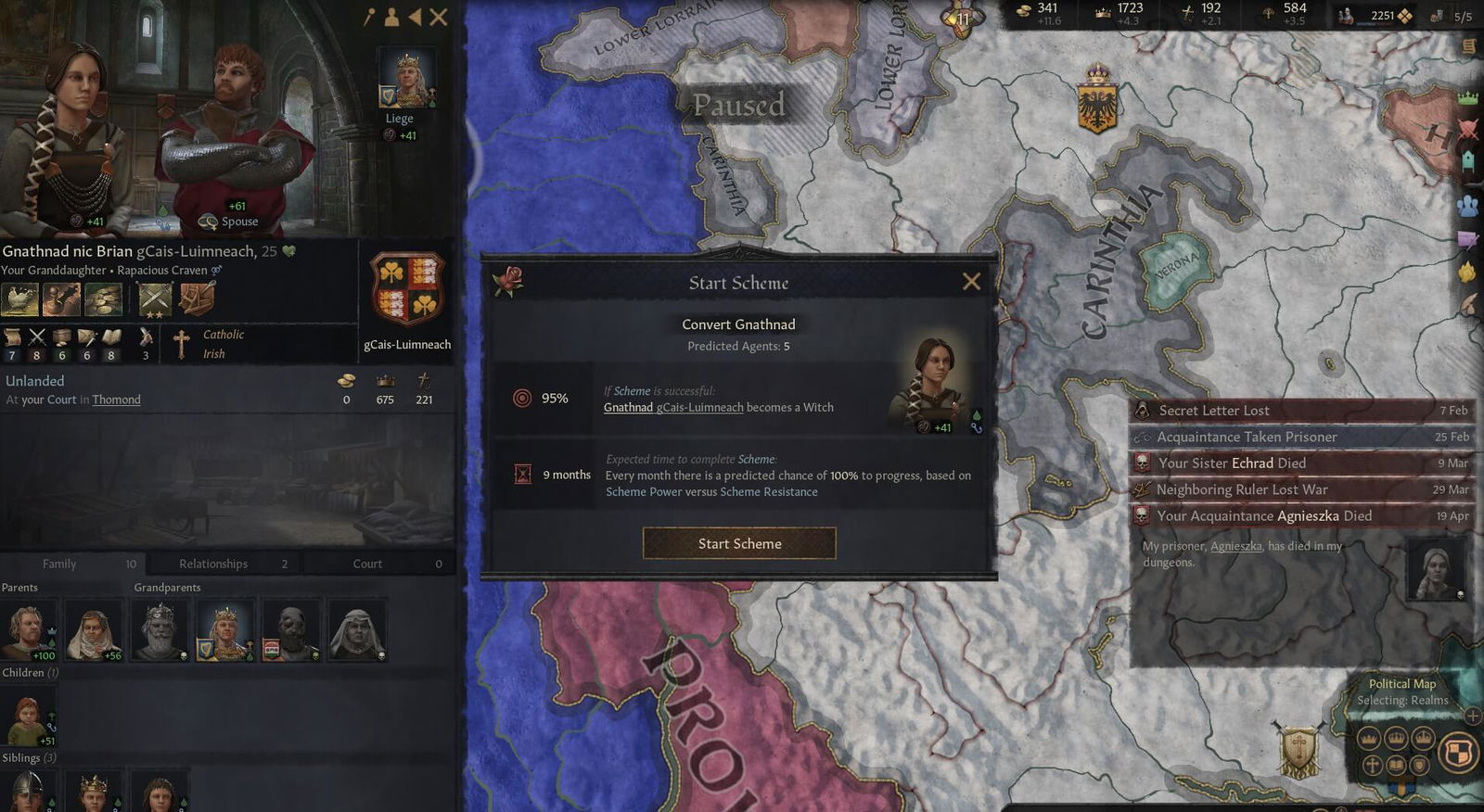Toggle the kingdoms map mode crown button

click(x=1394, y=739)
